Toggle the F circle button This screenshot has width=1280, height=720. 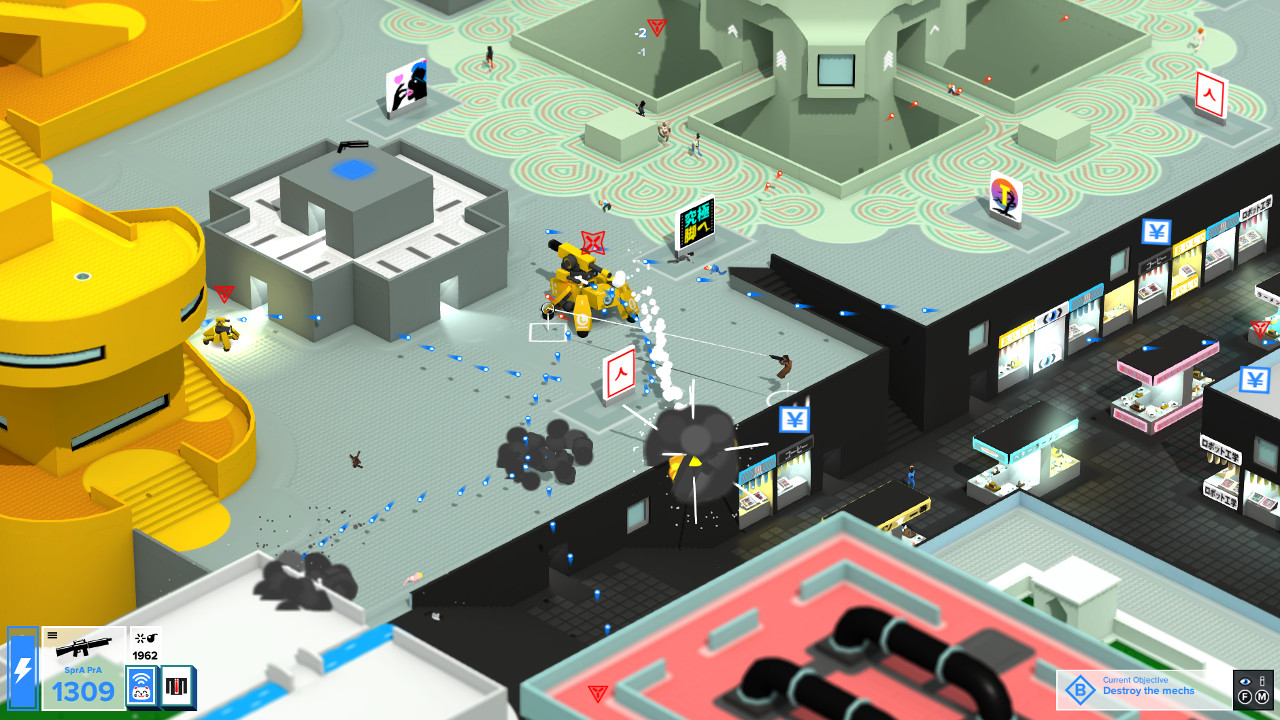click(1245, 697)
